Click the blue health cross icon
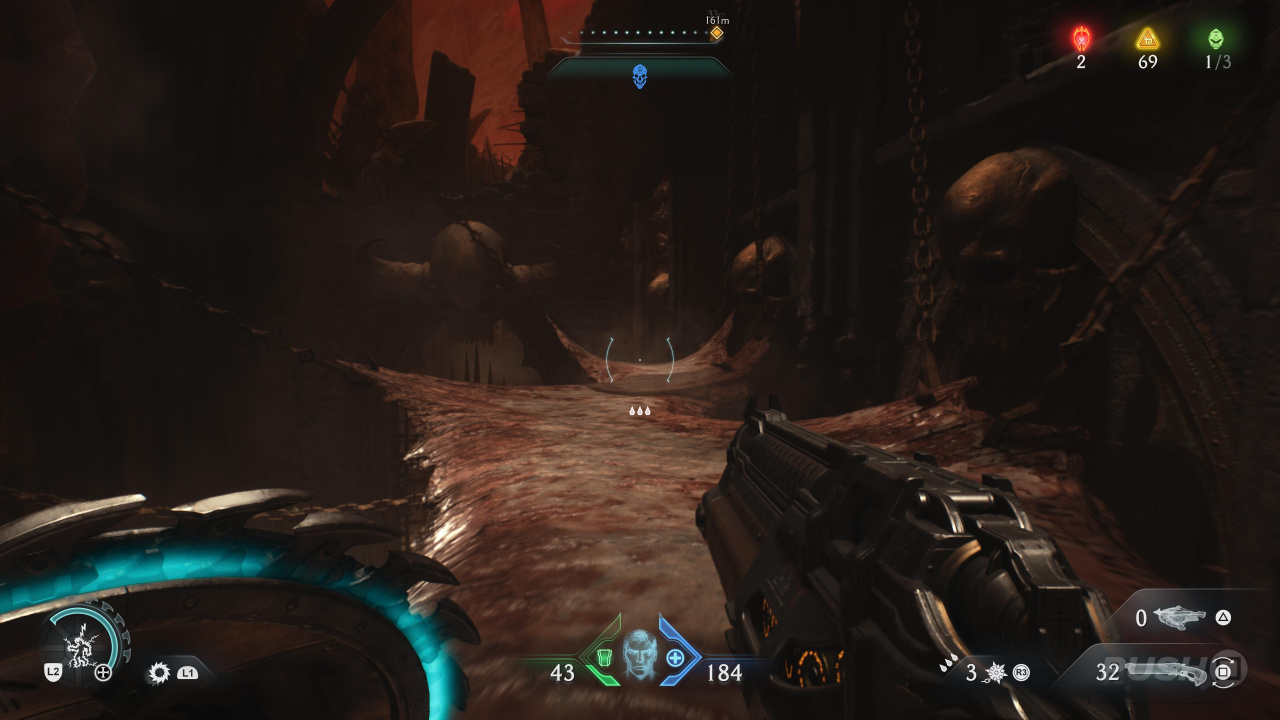Viewport: 1280px width, 720px height. click(676, 658)
